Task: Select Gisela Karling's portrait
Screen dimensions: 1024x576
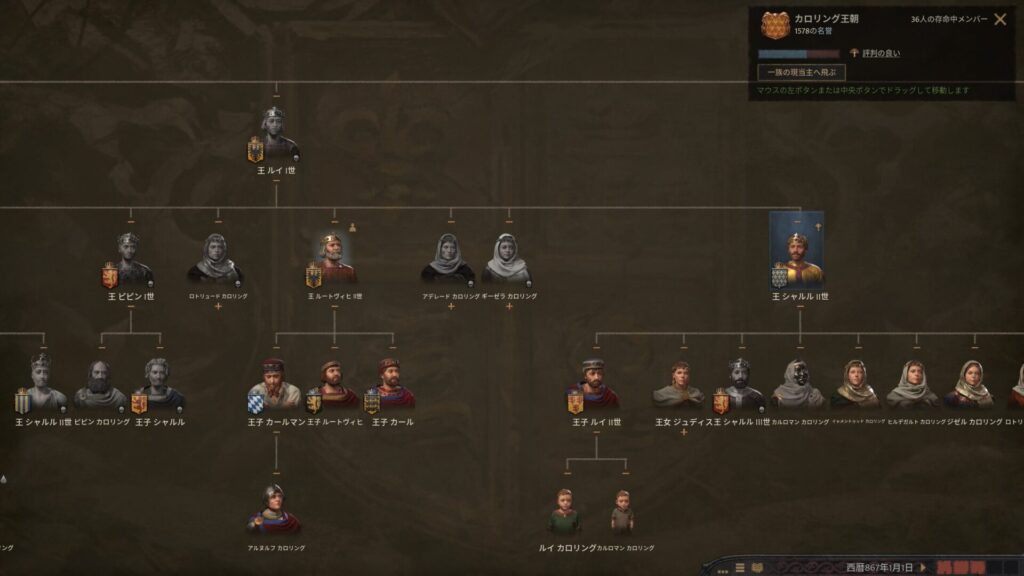Action: [x=507, y=261]
